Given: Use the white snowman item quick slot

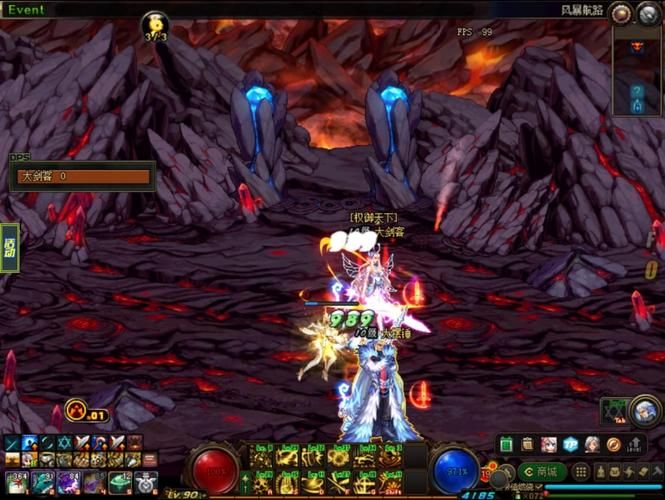Looking at the screenshot, I should [x=147, y=482].
